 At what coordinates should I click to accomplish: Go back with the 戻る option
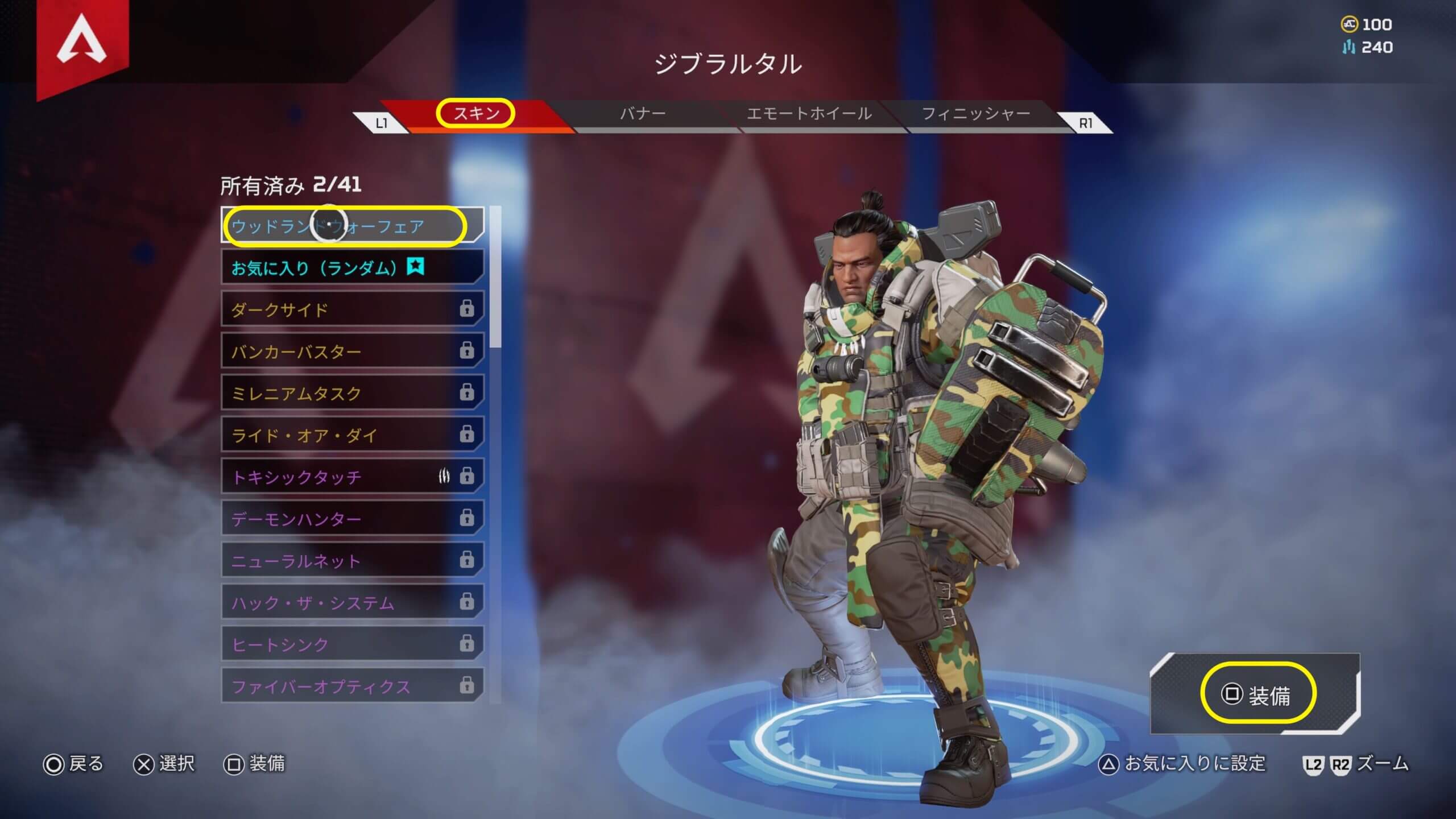(74, 764)
